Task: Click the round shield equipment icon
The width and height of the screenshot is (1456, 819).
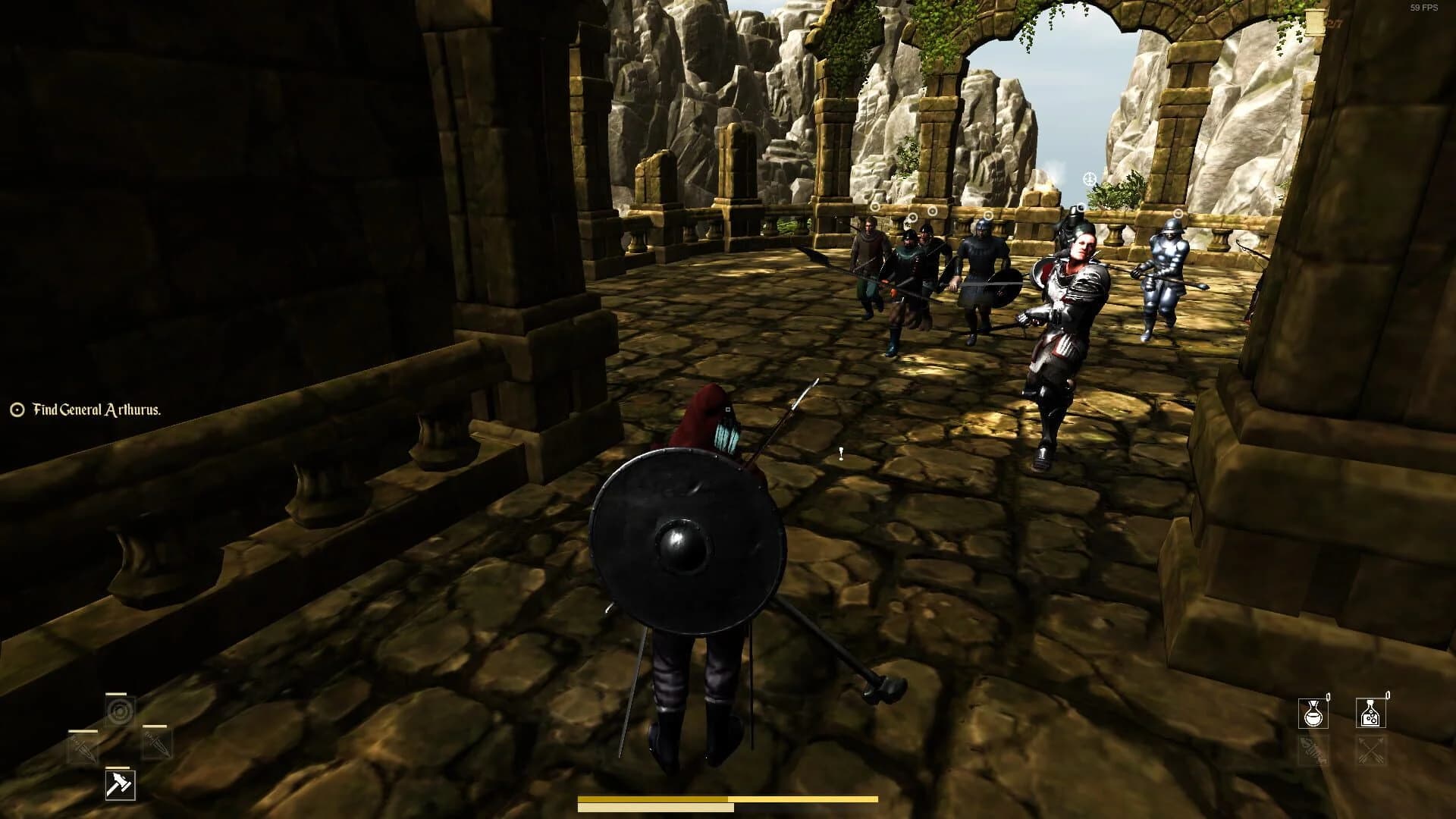Action: [120, 711]
